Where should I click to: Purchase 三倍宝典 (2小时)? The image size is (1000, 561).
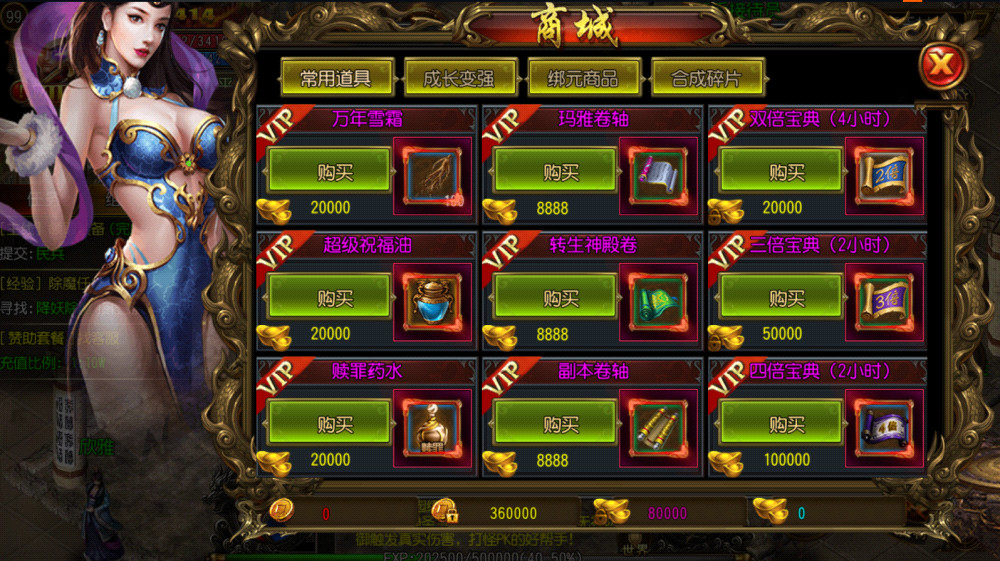780,298
